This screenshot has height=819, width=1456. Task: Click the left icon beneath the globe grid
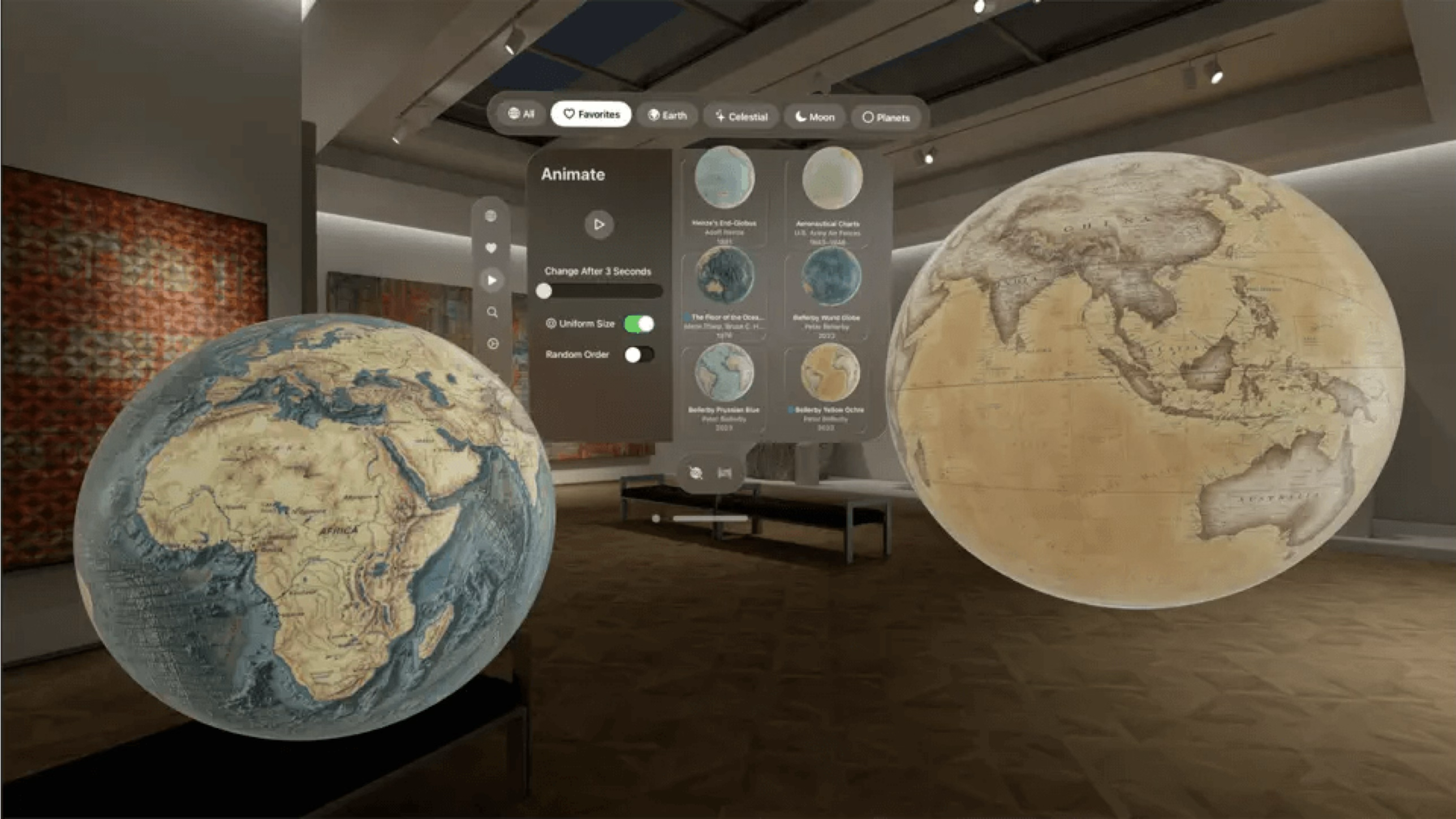pos(695,473)
